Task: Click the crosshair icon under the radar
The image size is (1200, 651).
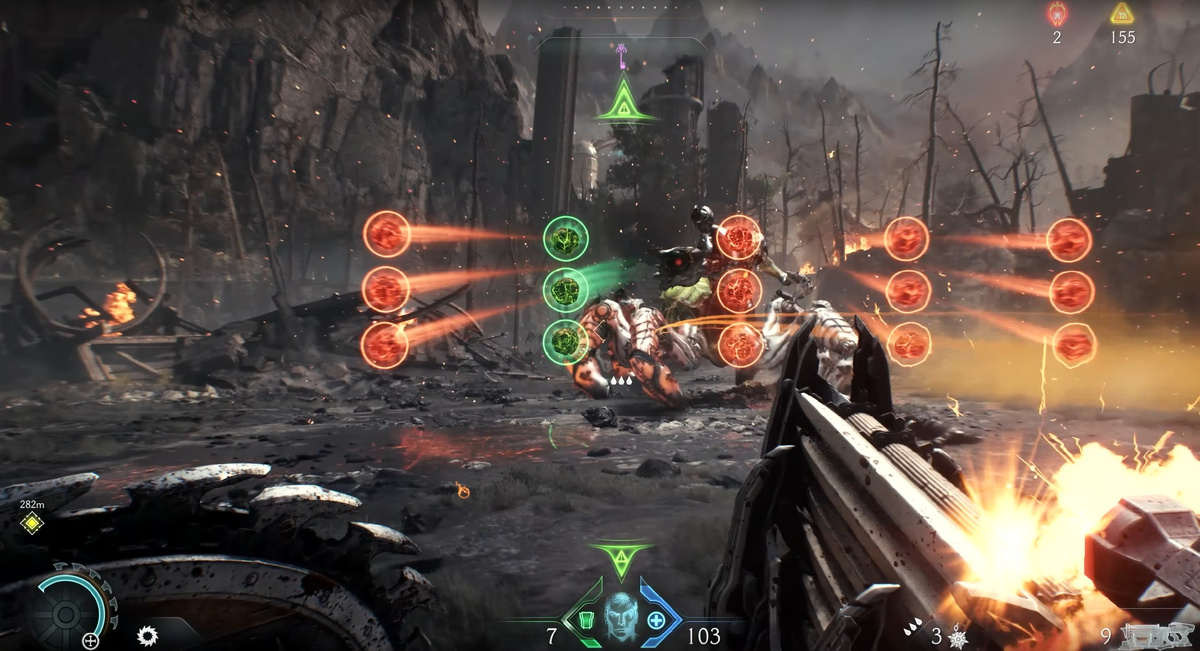Action: 91,640
